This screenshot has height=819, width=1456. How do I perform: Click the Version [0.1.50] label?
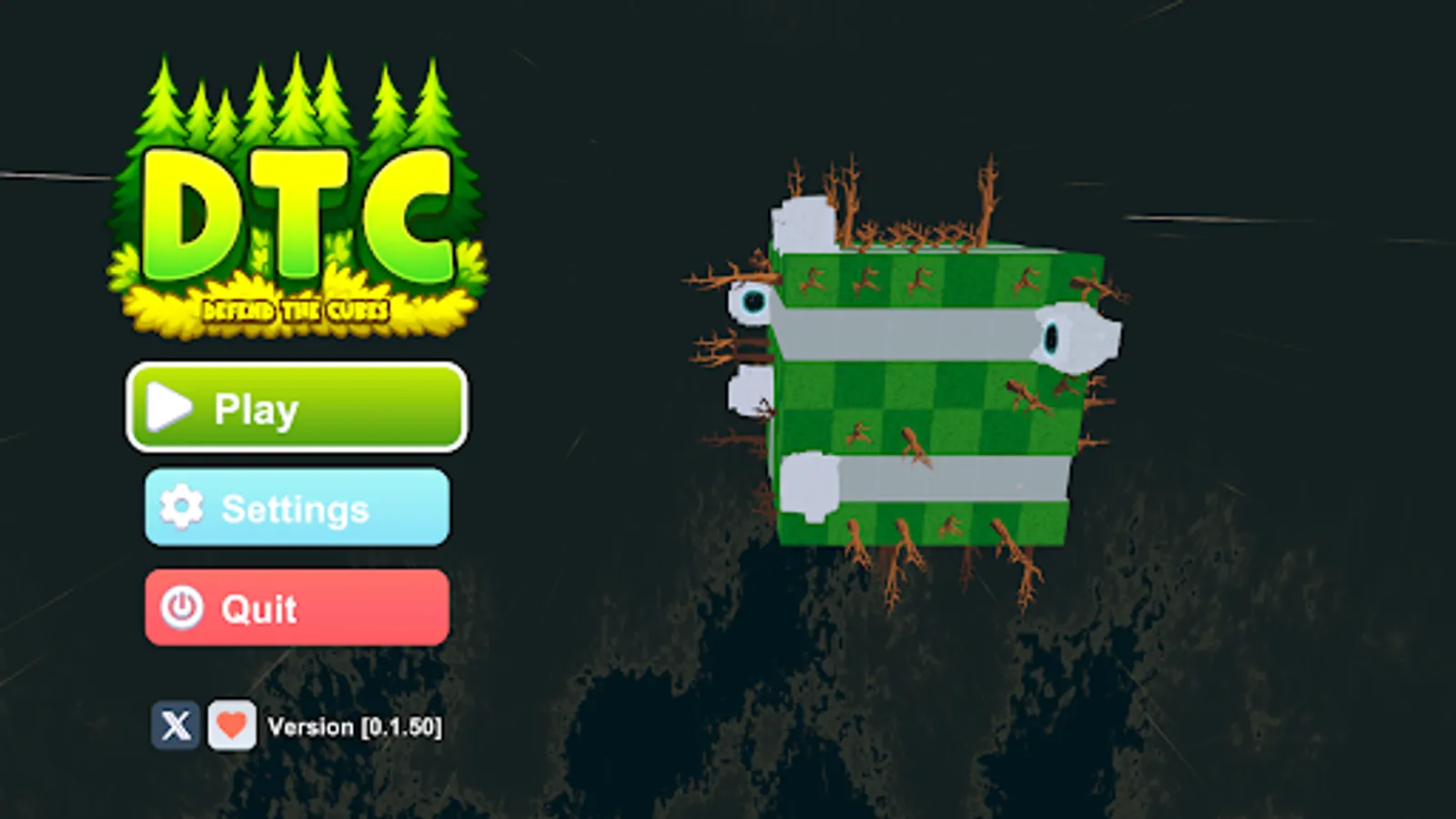pyautogui.click(x=355, y=725)
